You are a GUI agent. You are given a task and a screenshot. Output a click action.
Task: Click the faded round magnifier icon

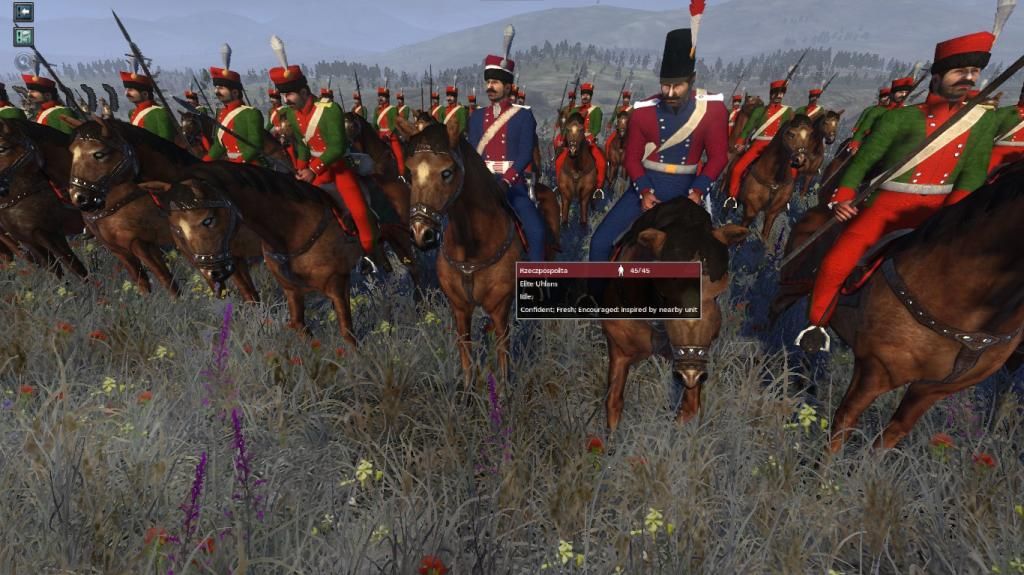(x=23, y=61)
